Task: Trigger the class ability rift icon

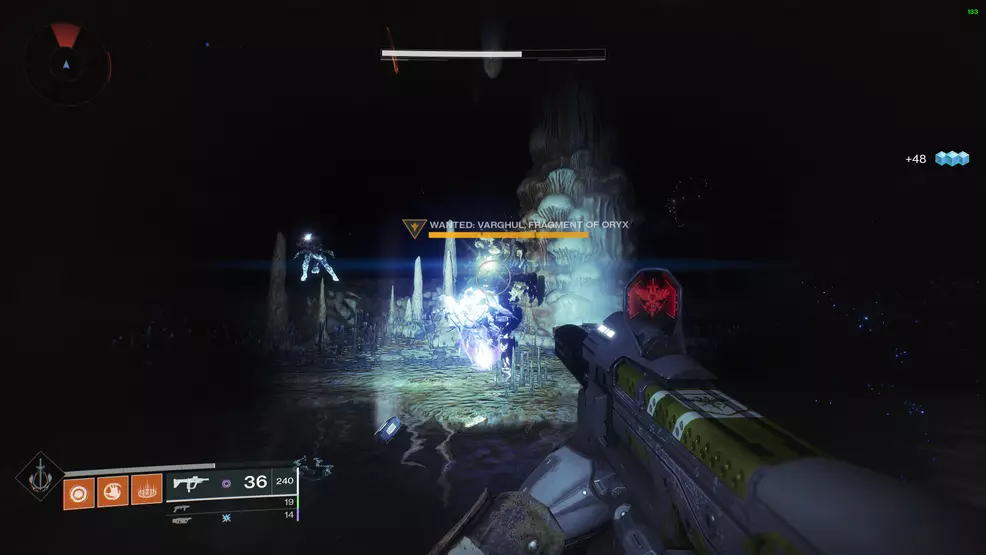Action: pyautogui.click(x=147, y=493)
